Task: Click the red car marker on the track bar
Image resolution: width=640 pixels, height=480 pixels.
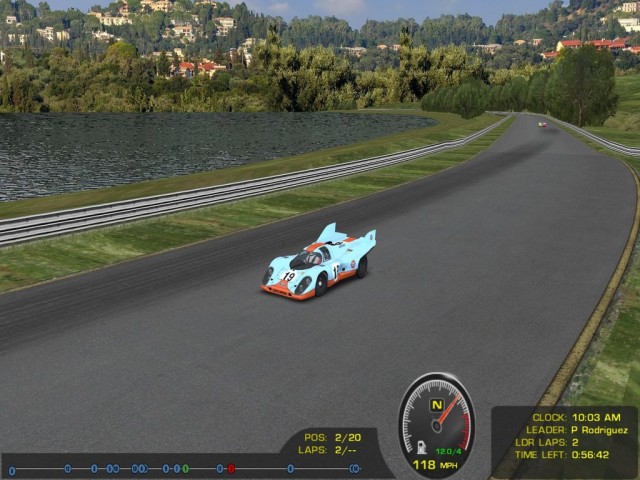Action: 231,468
